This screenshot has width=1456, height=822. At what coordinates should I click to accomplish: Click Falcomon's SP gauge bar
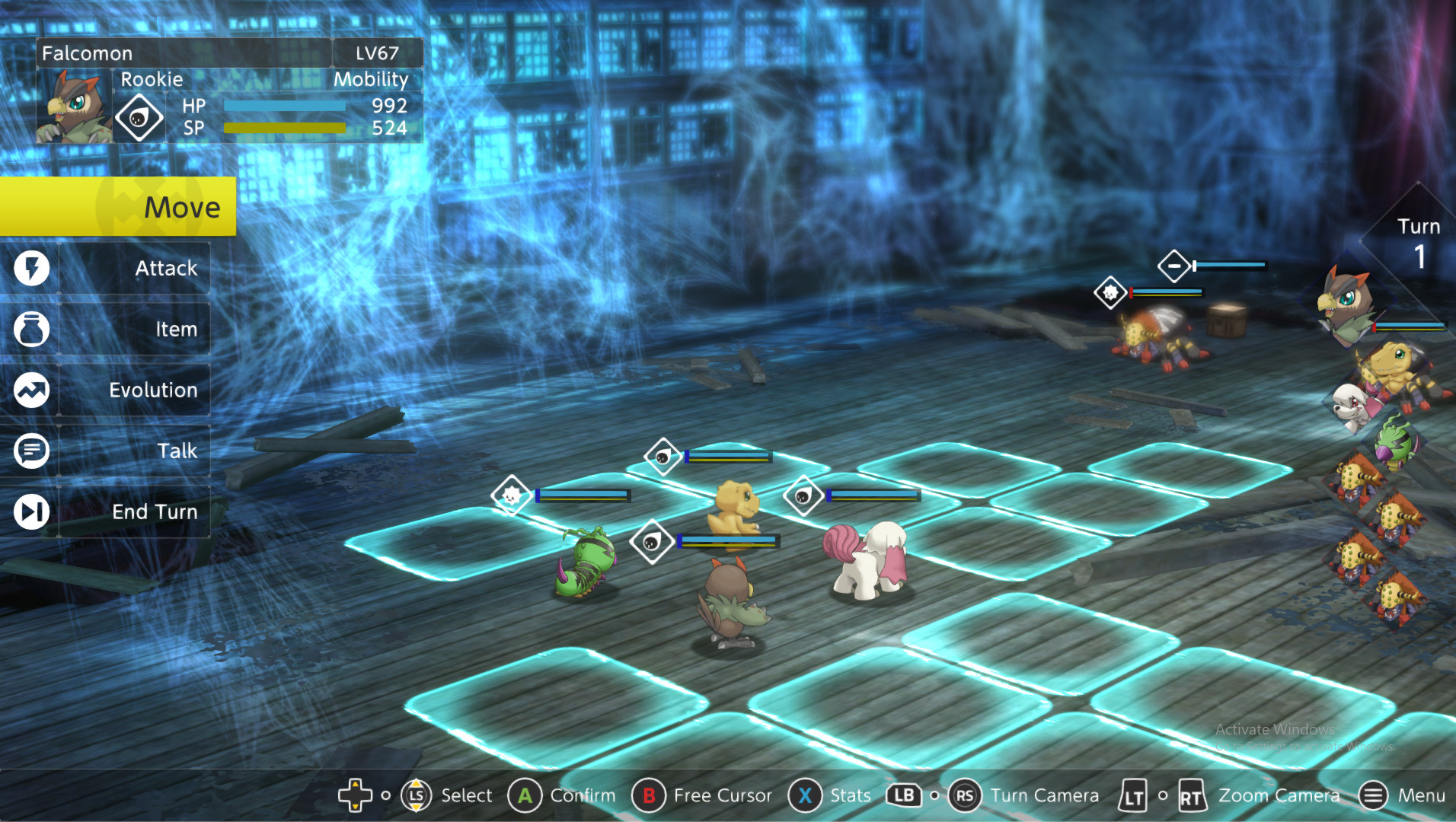[x=285, y=129]
